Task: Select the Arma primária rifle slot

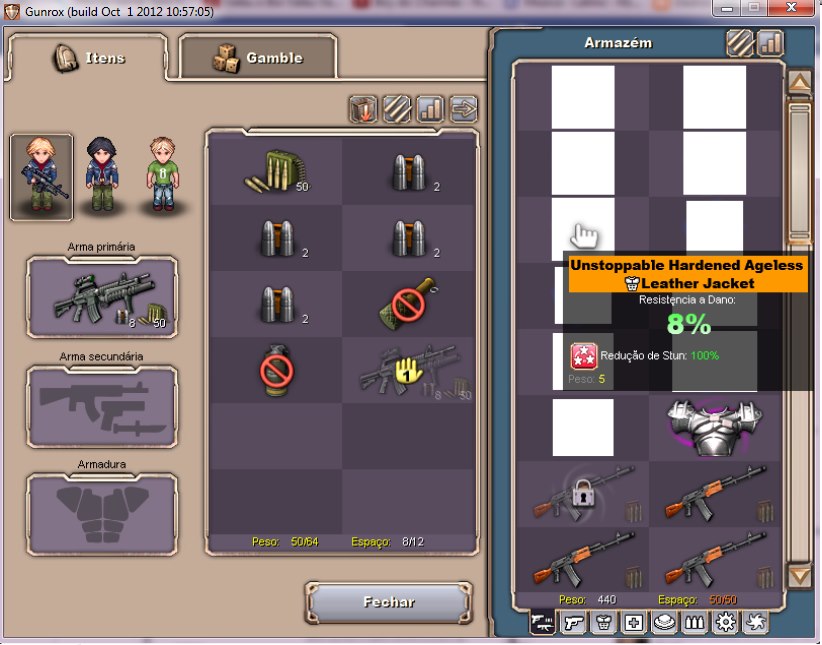Action: (x=102, y=296)
